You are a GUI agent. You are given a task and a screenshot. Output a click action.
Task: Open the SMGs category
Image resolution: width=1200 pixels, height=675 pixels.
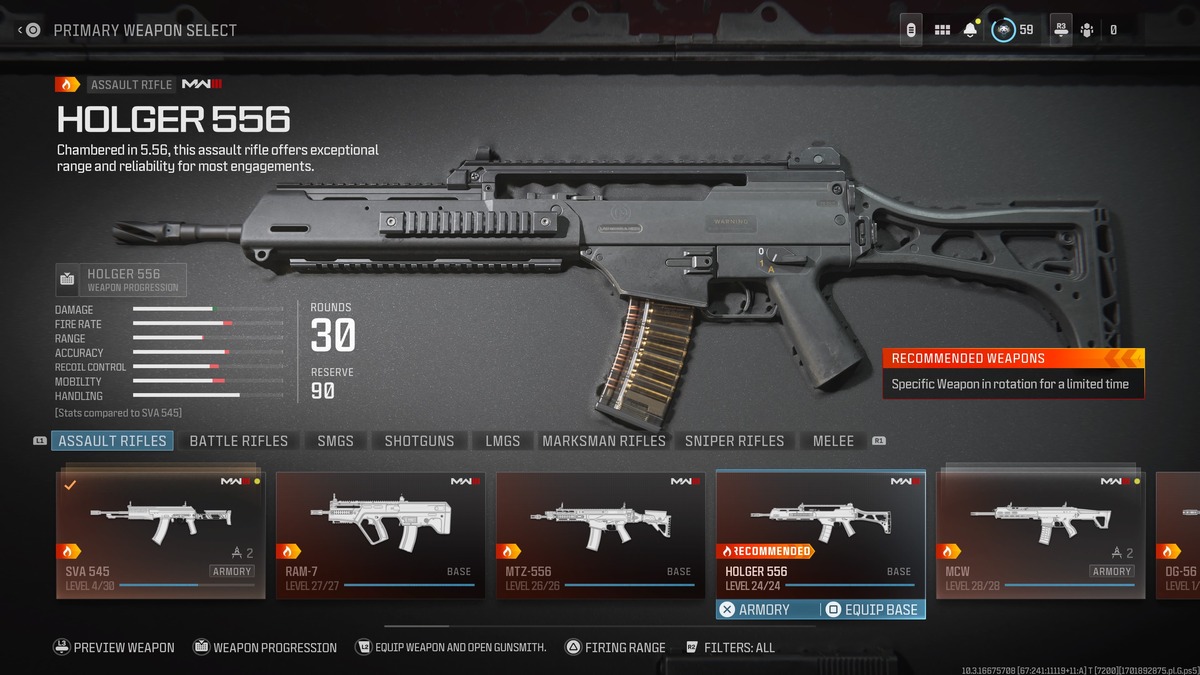335,441
